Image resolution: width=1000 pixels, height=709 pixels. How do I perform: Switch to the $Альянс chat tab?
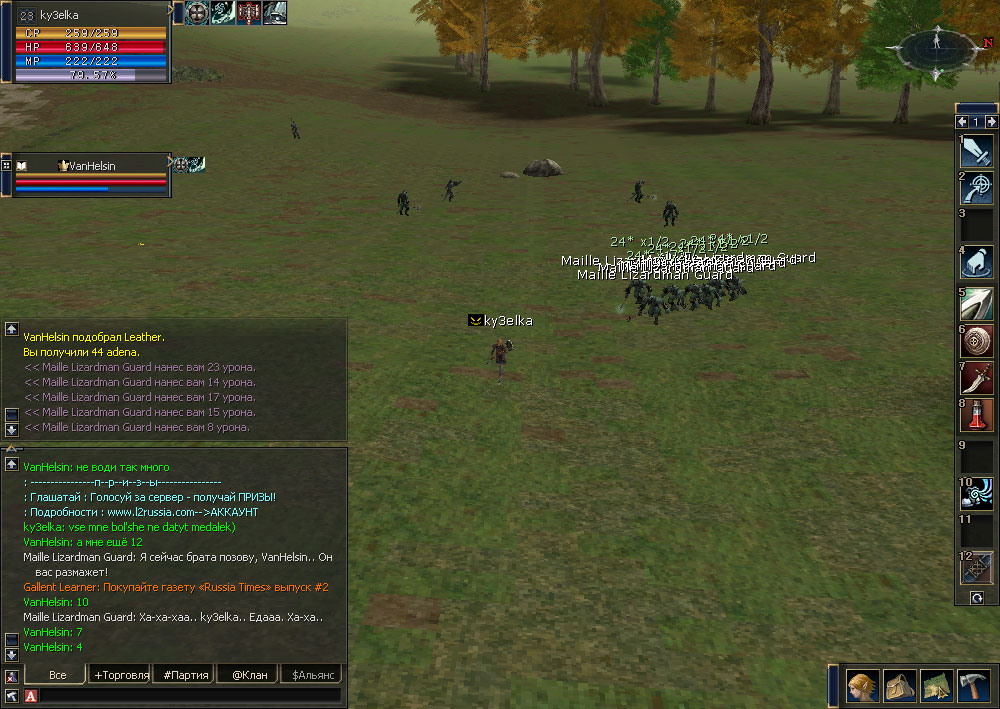click(312, 675)
